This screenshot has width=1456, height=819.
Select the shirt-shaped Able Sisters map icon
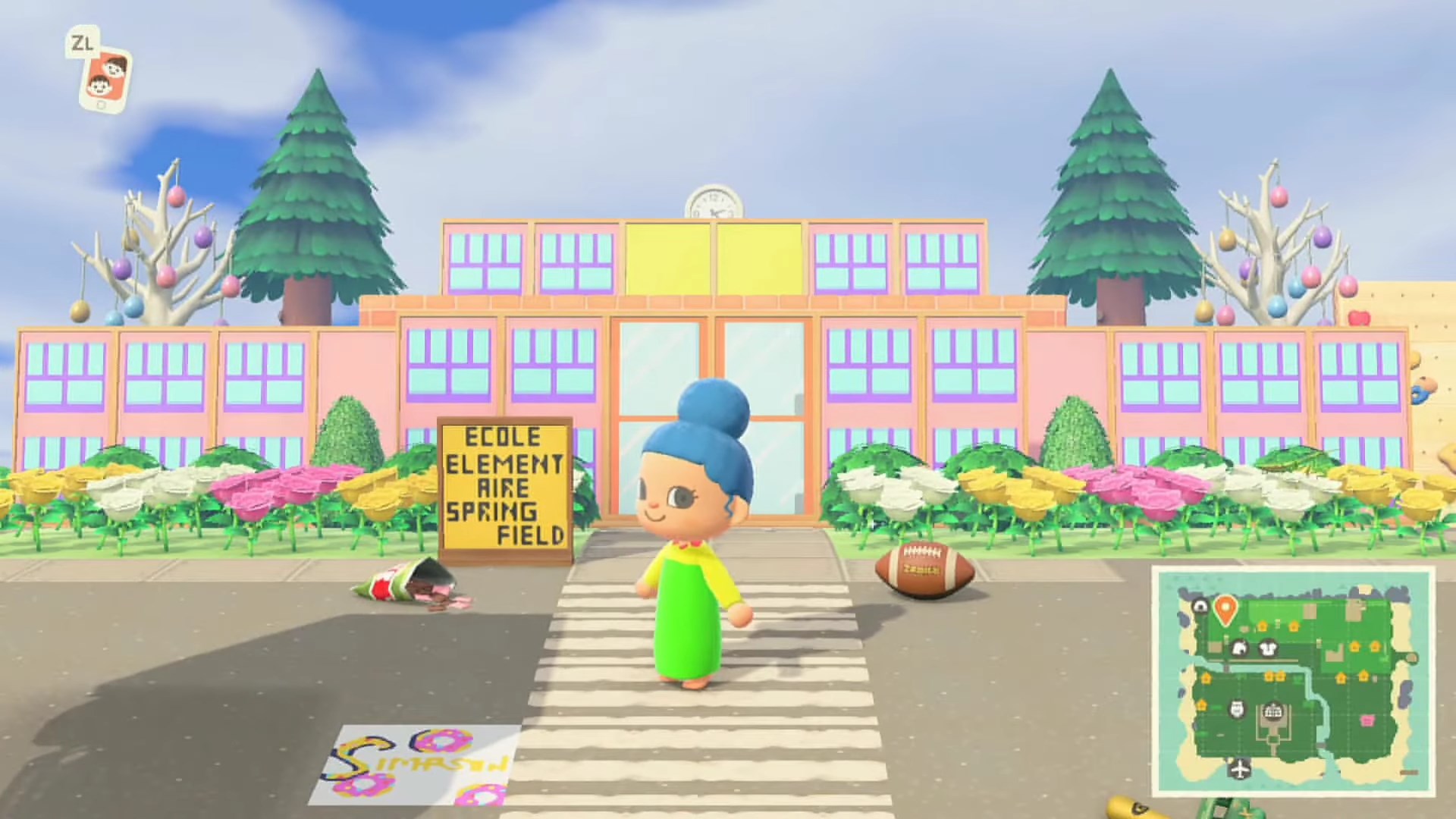point(1268,649)
